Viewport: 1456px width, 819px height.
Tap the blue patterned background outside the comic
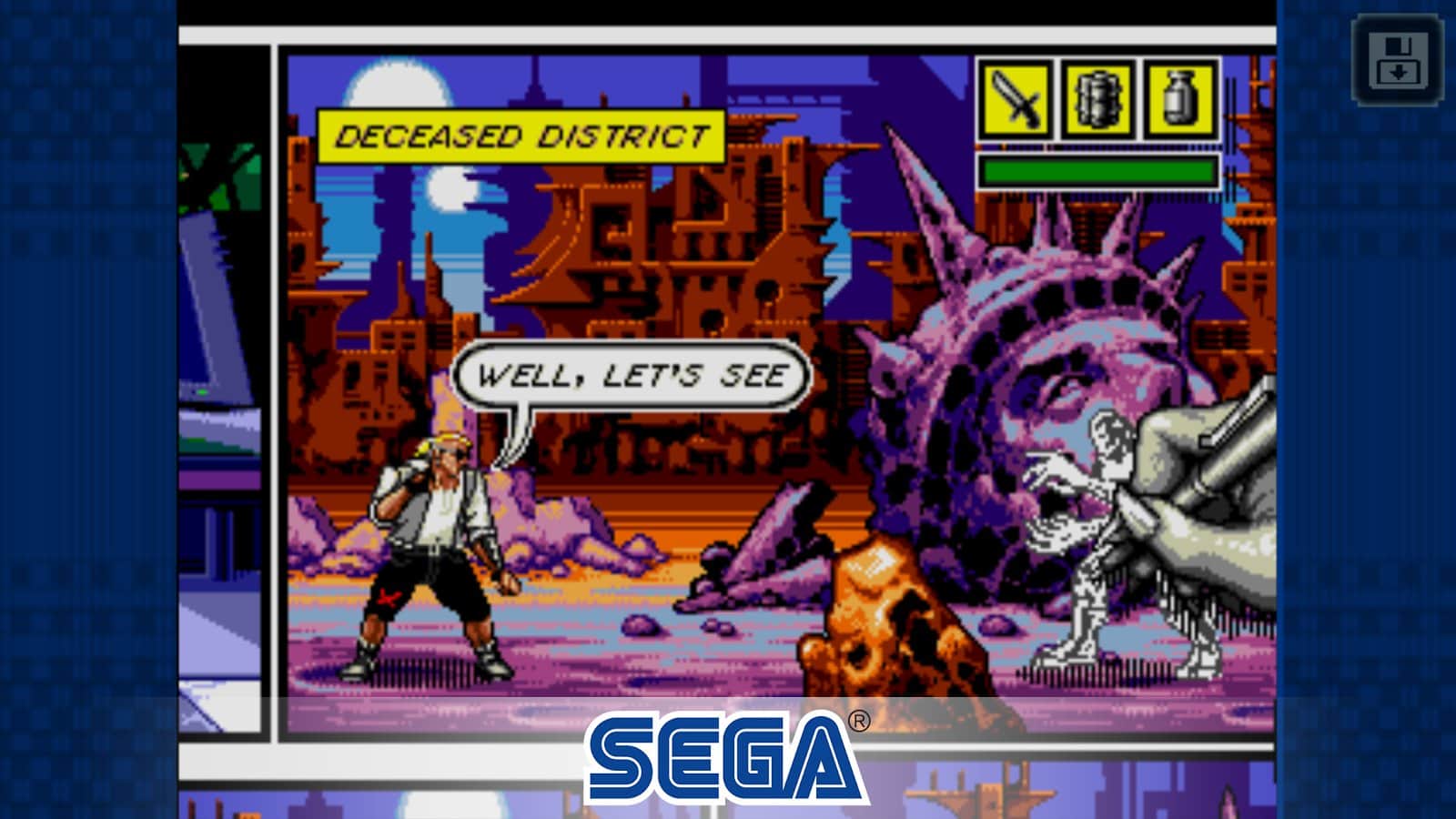[x=91, y=409]
